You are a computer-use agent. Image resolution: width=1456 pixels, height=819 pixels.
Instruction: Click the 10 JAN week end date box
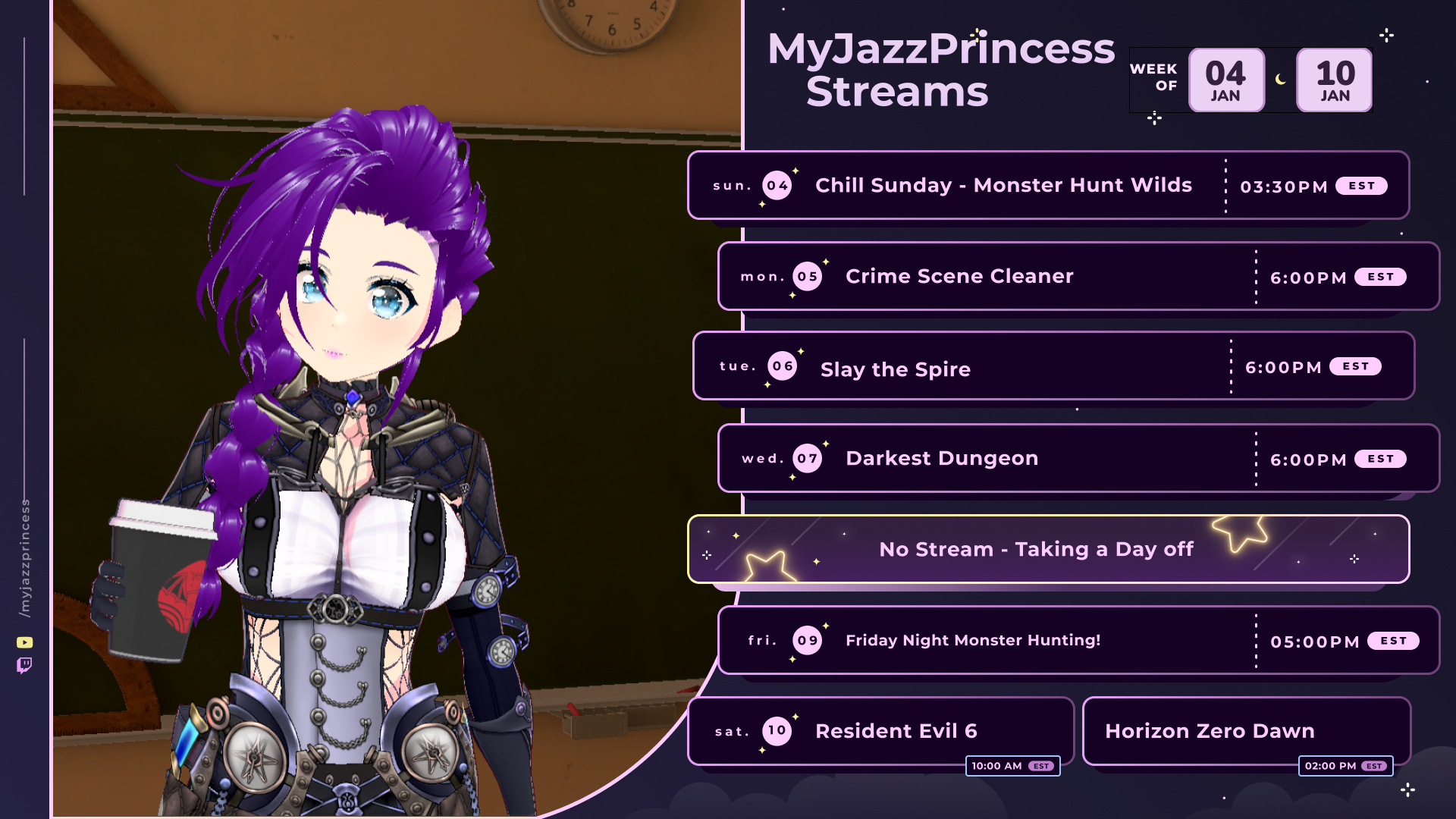[x=1334, y=80]
